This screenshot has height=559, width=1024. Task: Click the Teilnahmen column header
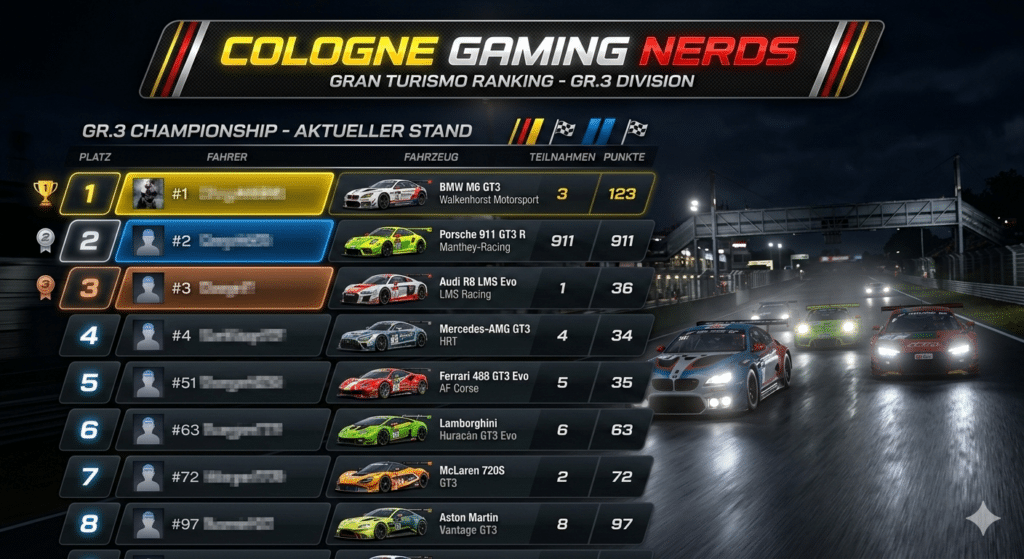(562, 157)
